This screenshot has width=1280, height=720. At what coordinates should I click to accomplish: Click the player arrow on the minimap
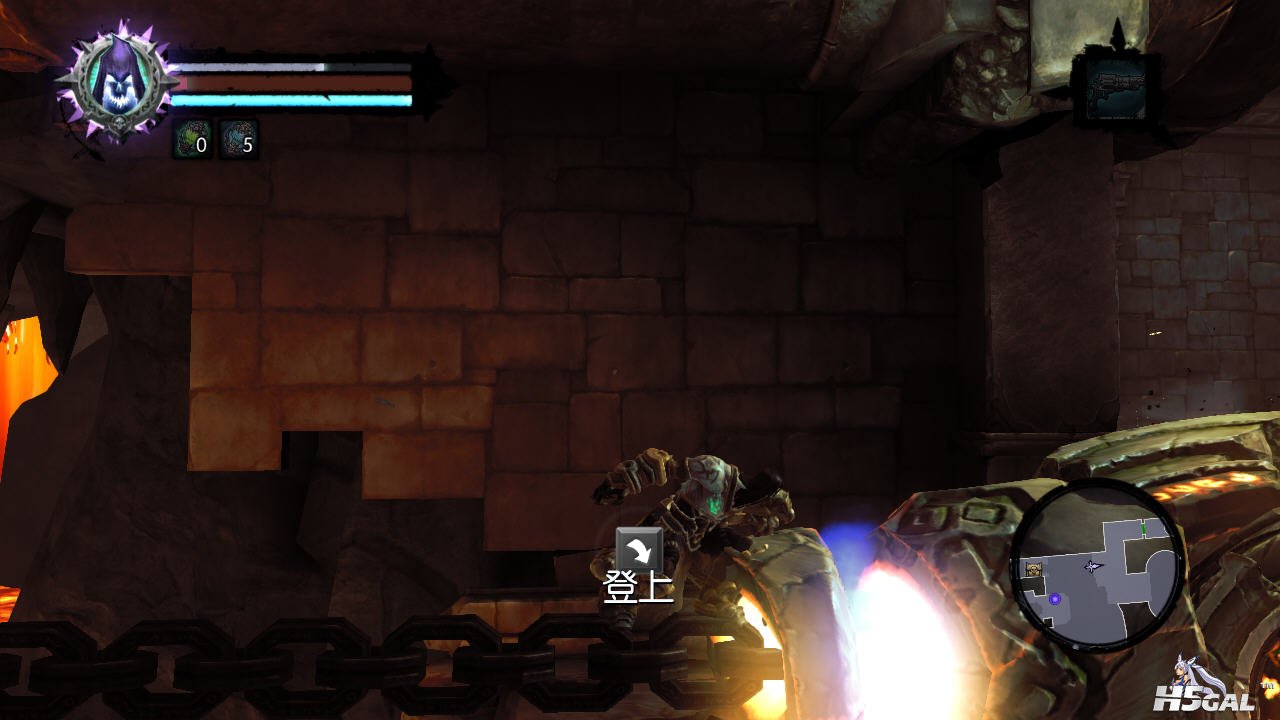coord(1091,566)
